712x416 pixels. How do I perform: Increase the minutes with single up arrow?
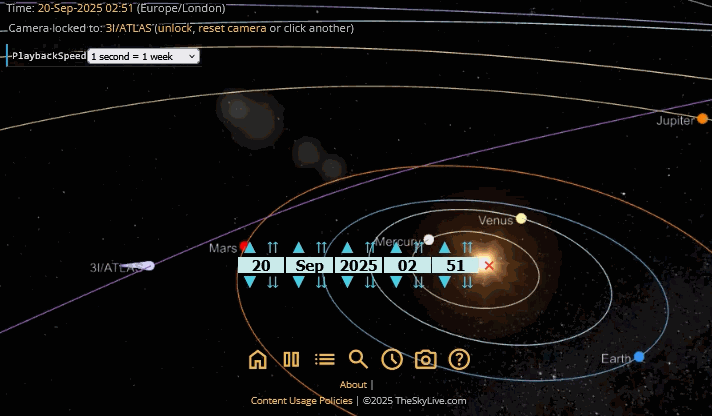445,247
